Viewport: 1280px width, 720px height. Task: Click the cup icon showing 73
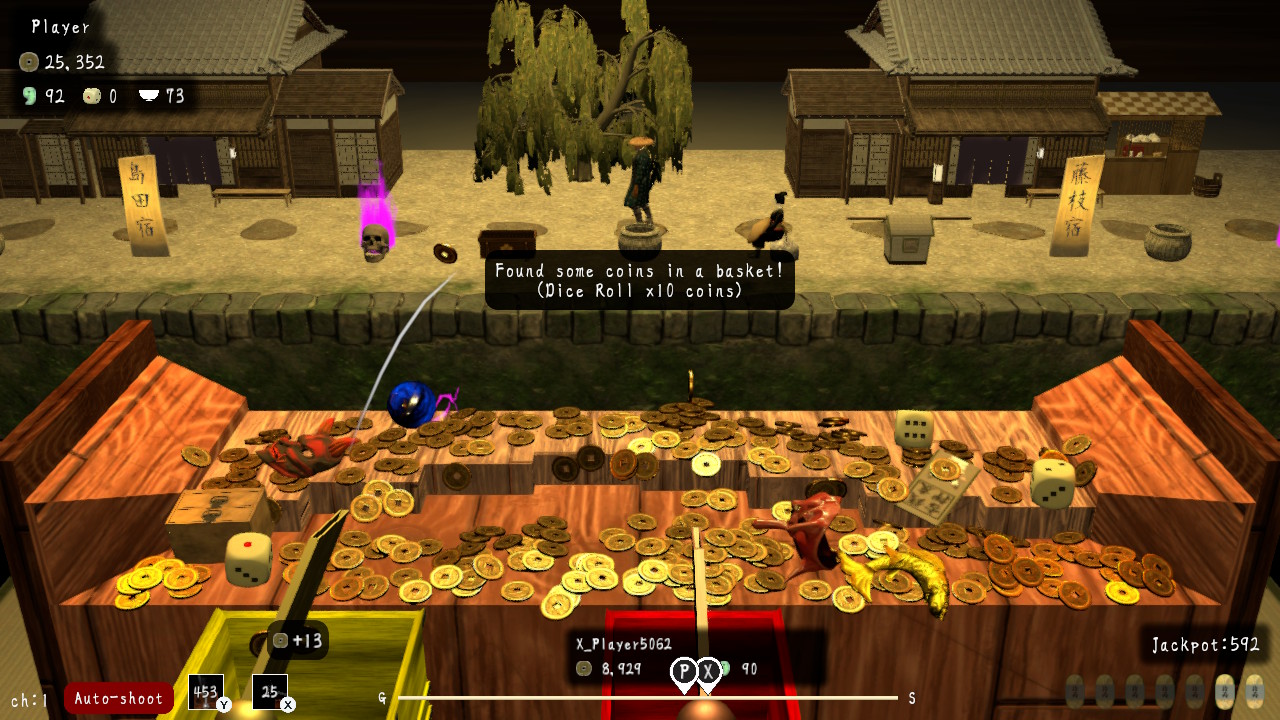(x=148, y=96)
